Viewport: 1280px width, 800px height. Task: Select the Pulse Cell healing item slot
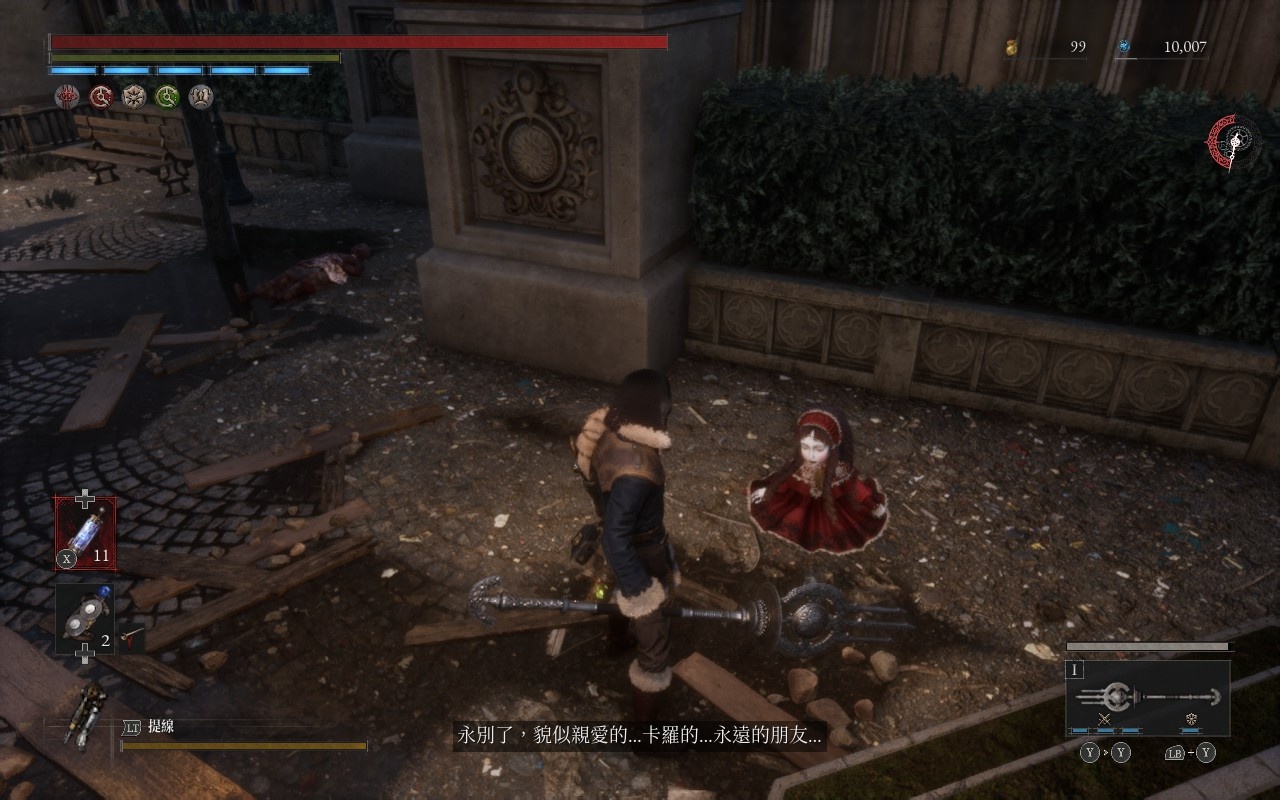coord(85,534)
